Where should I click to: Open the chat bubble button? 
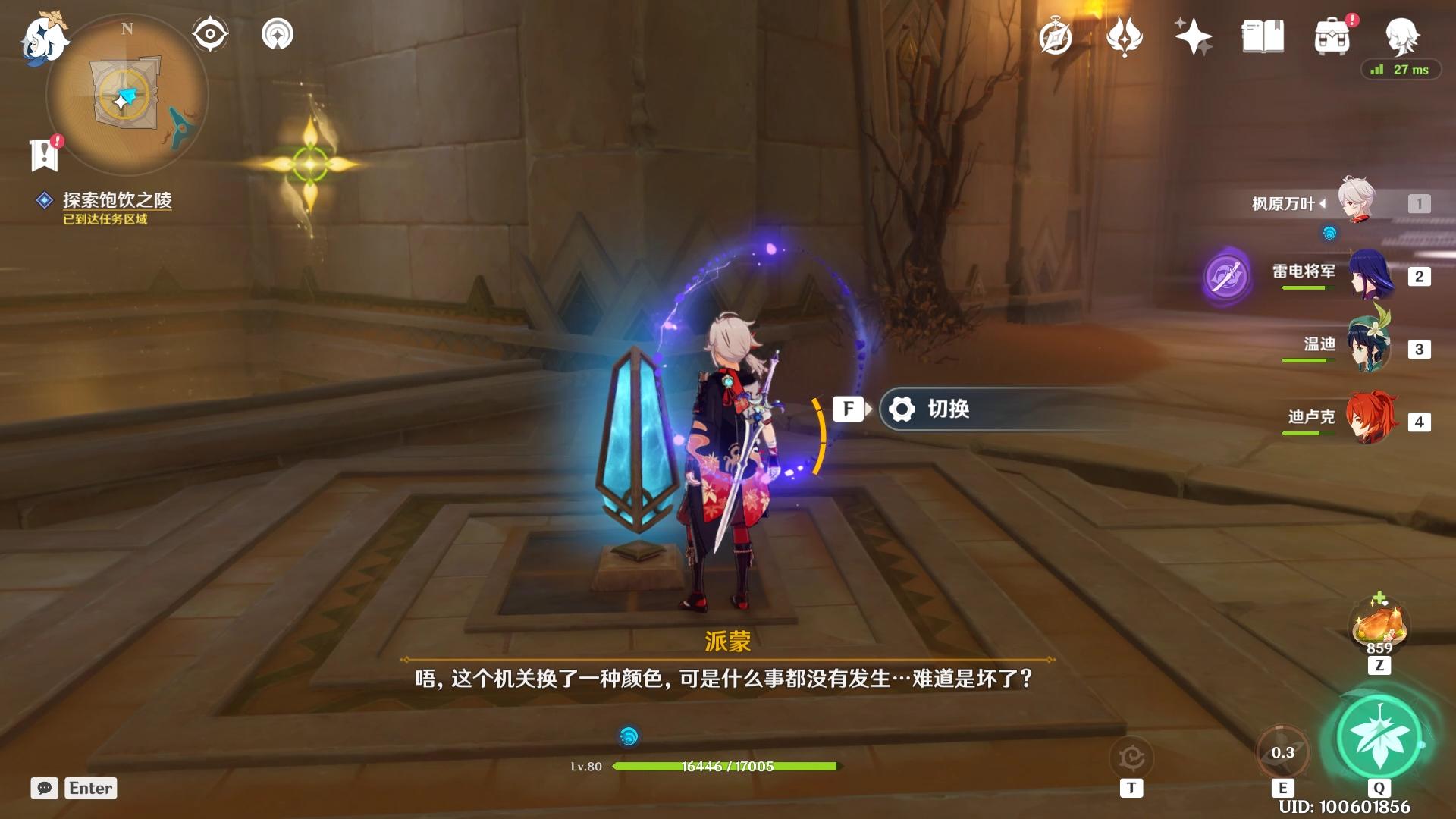pyautogui.click(x=45, y=788)
